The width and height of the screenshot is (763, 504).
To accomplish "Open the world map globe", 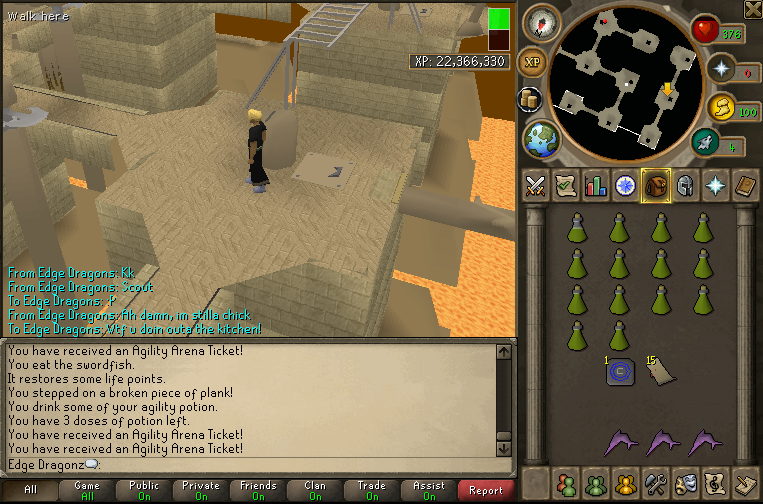I will point(541,138).
